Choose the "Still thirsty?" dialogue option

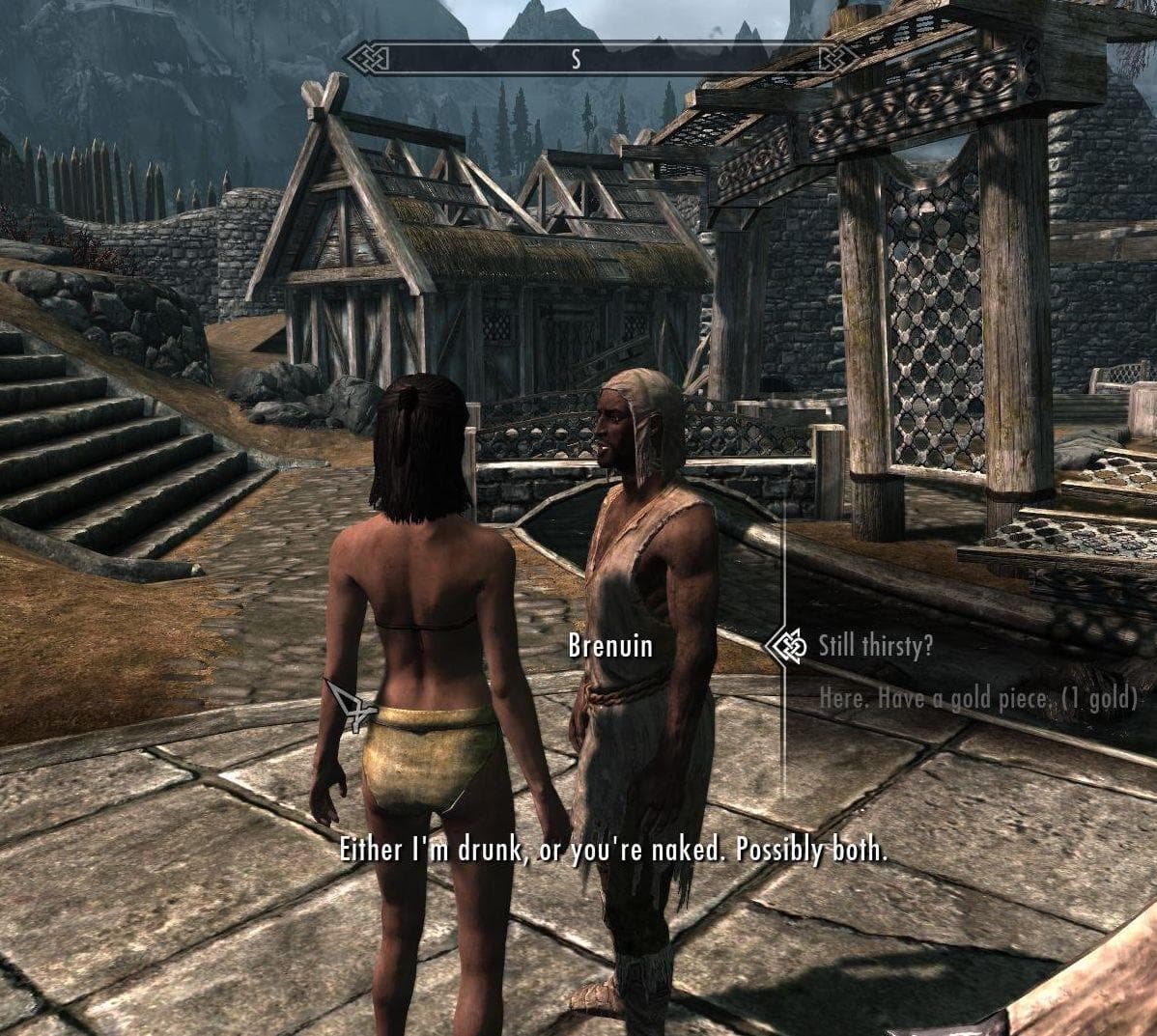[x=875, y=645]
